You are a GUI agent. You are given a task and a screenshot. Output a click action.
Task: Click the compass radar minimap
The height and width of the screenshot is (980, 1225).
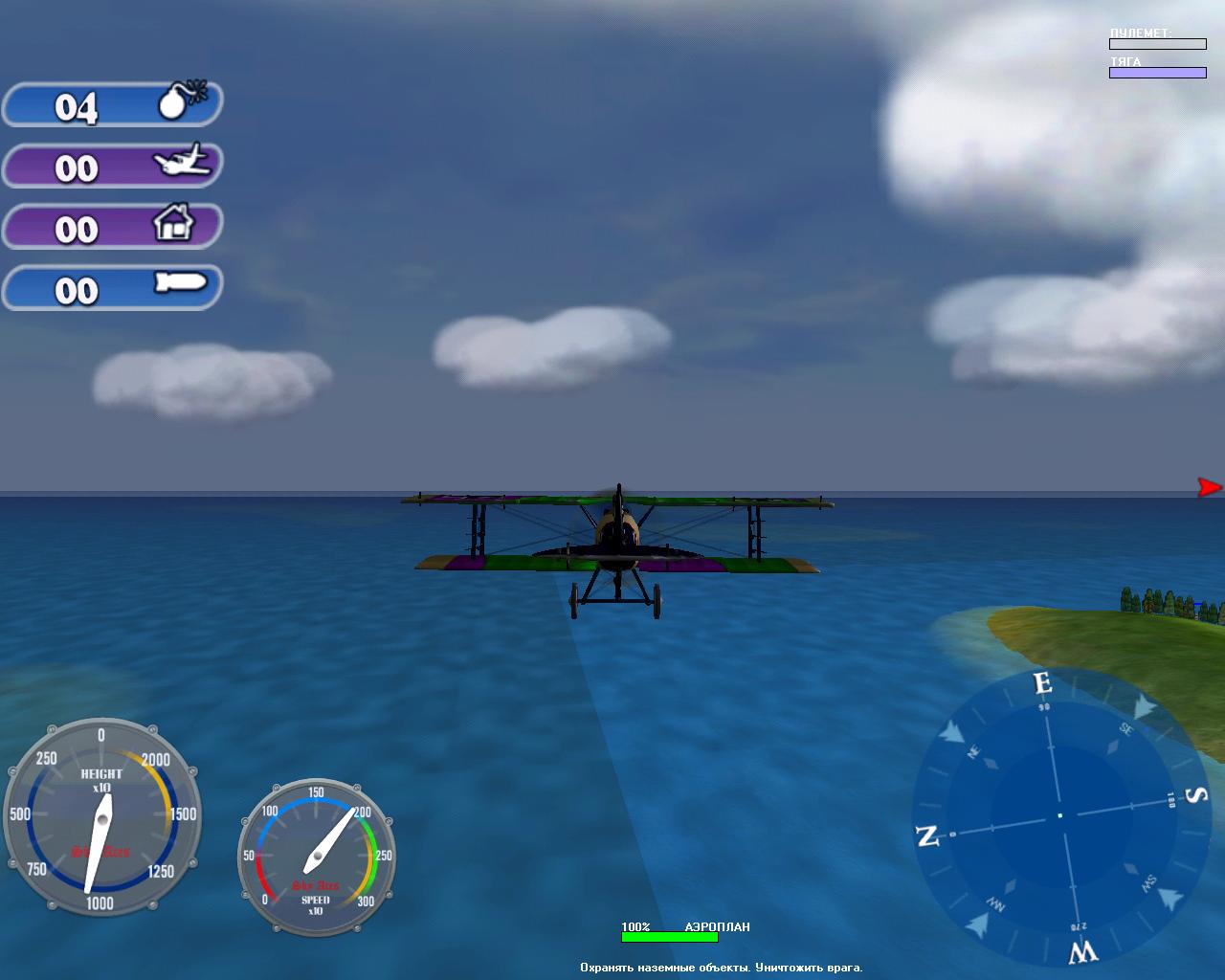coord(1058,816)
